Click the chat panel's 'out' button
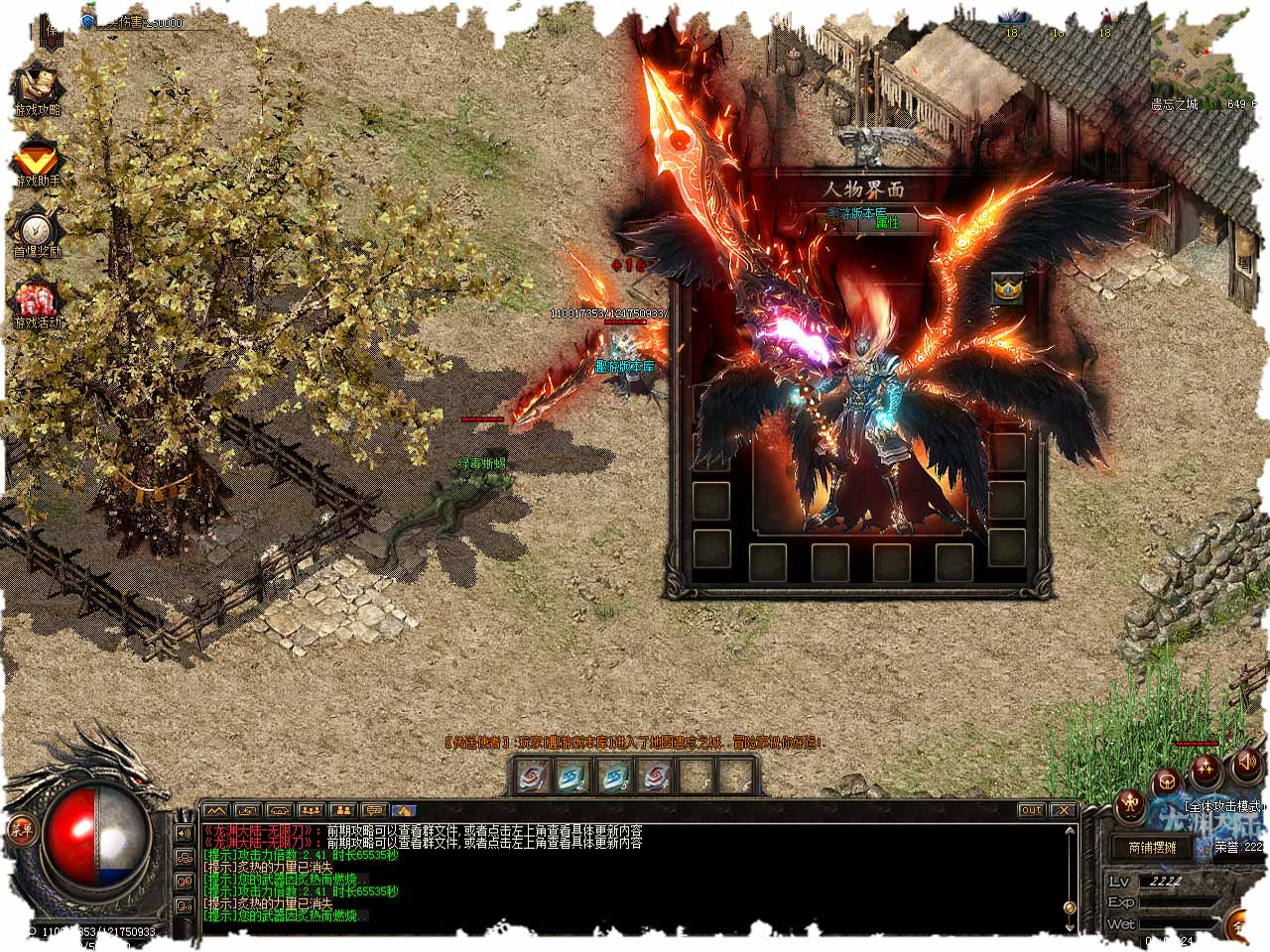 tap(1032, 810)
